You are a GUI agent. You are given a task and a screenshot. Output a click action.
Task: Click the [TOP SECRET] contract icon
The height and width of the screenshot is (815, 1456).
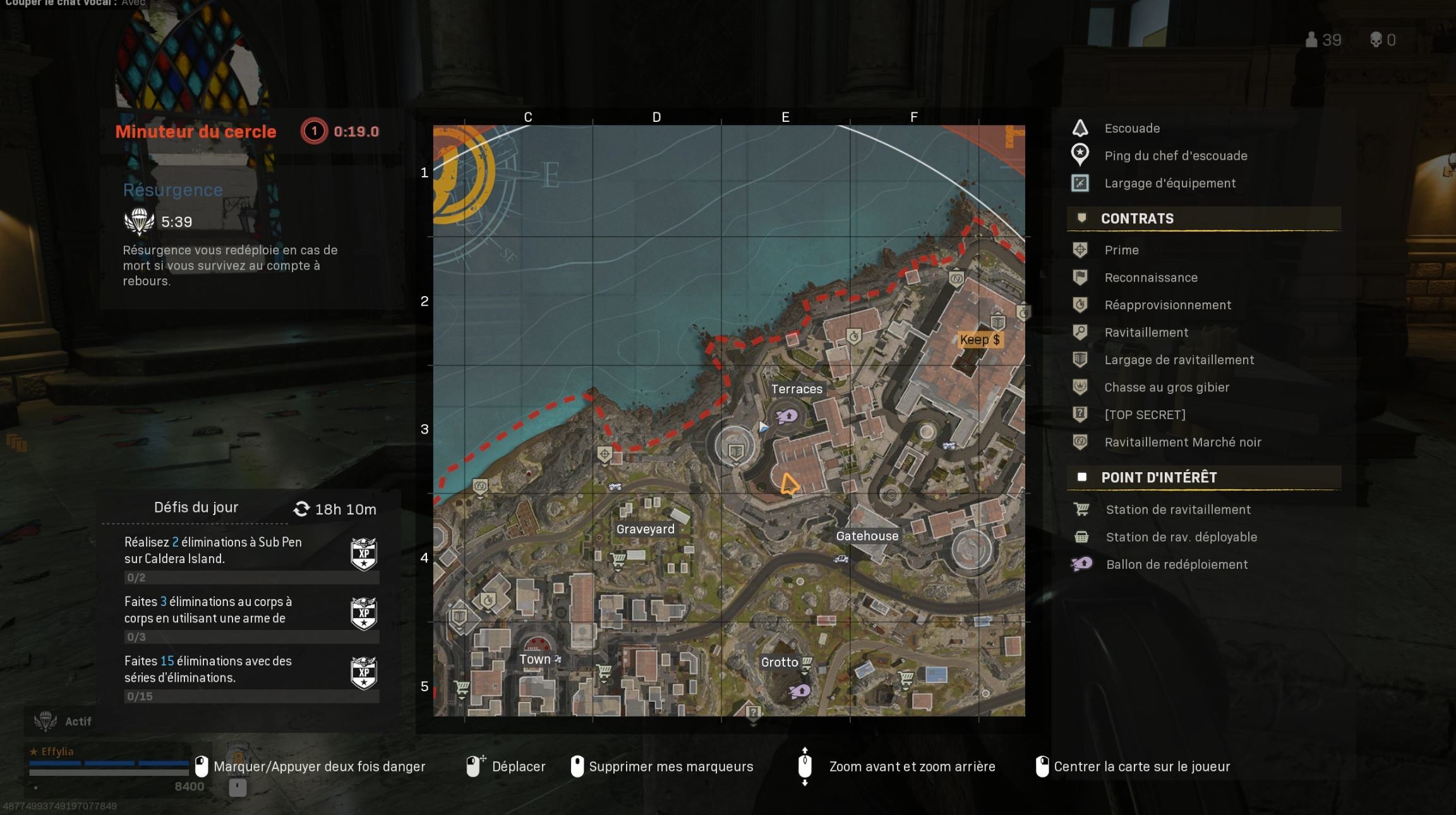(x=1080, y=415)
